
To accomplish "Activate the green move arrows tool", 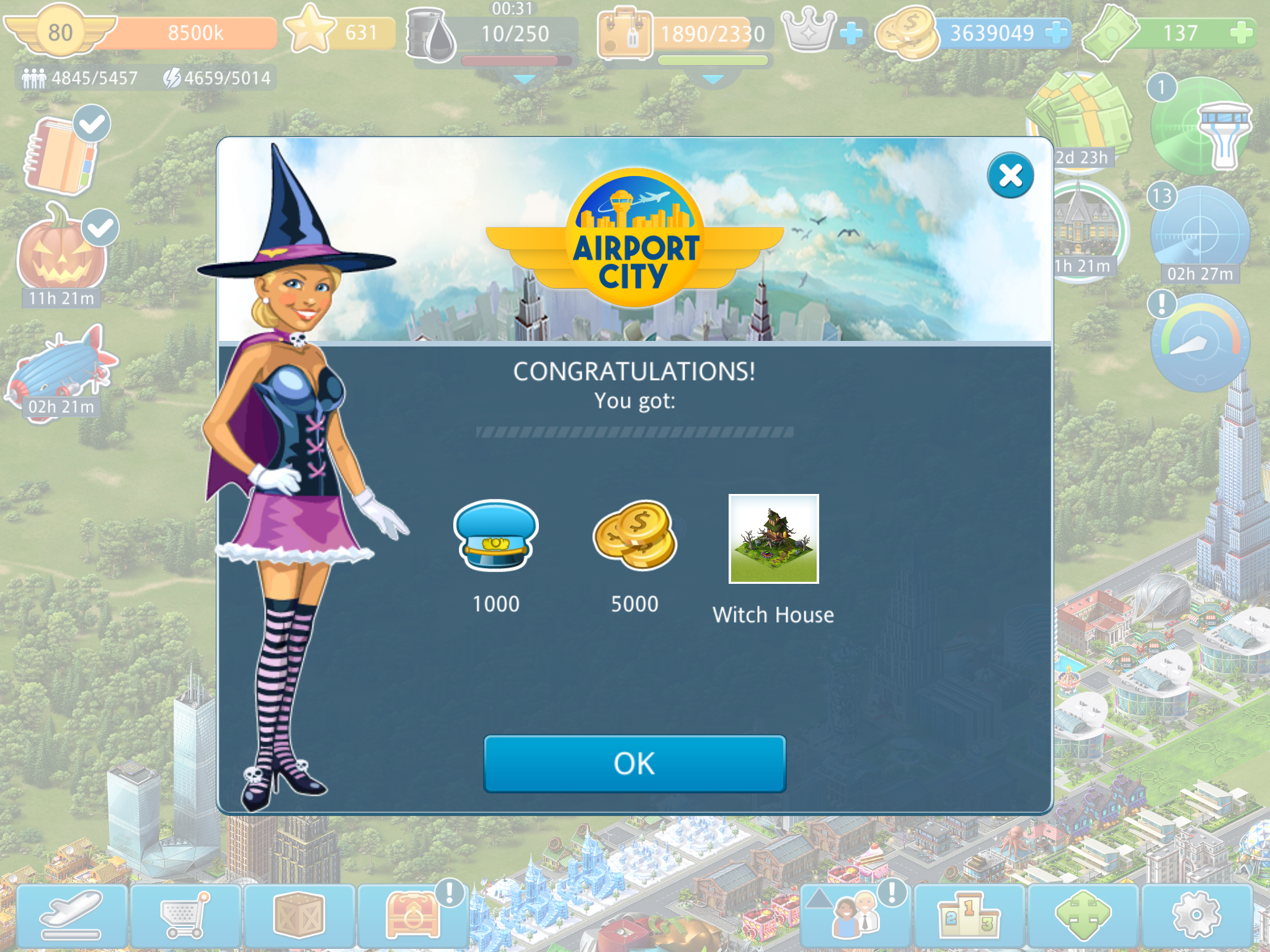I will coord(1083,915).
